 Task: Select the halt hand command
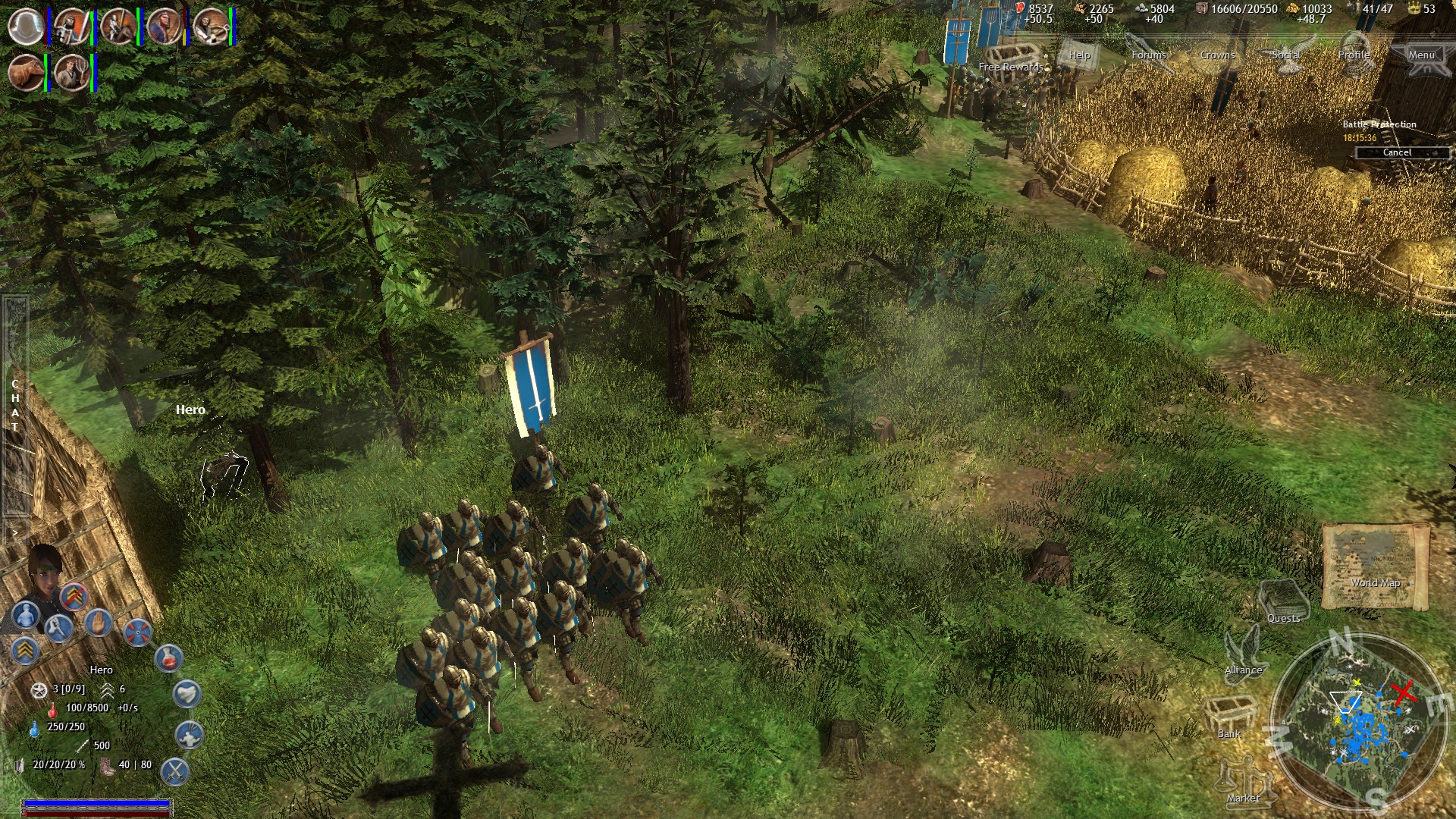pos(99,625)
